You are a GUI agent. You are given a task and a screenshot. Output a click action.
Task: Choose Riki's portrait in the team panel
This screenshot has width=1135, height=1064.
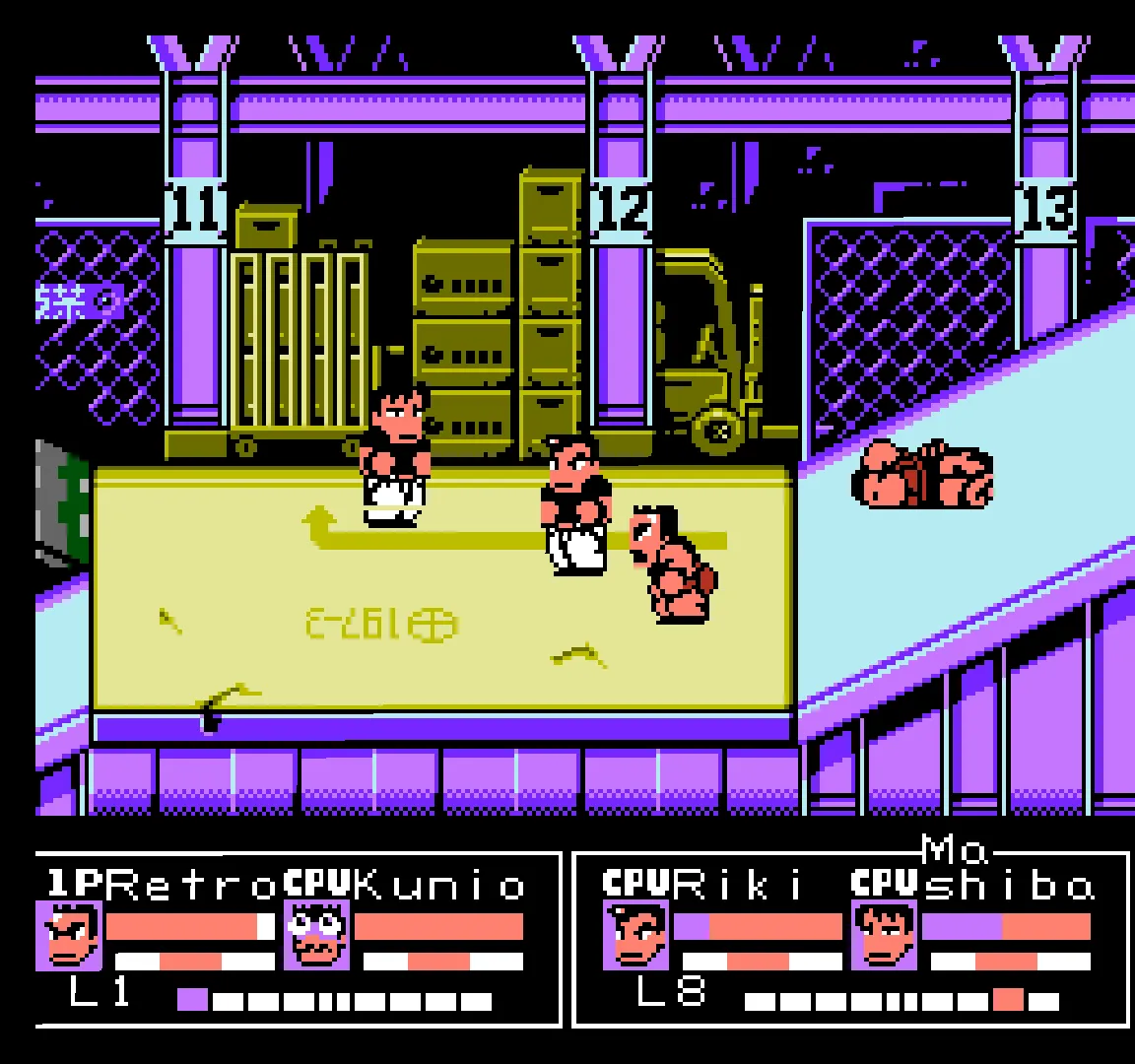click(x=637, y=937)
